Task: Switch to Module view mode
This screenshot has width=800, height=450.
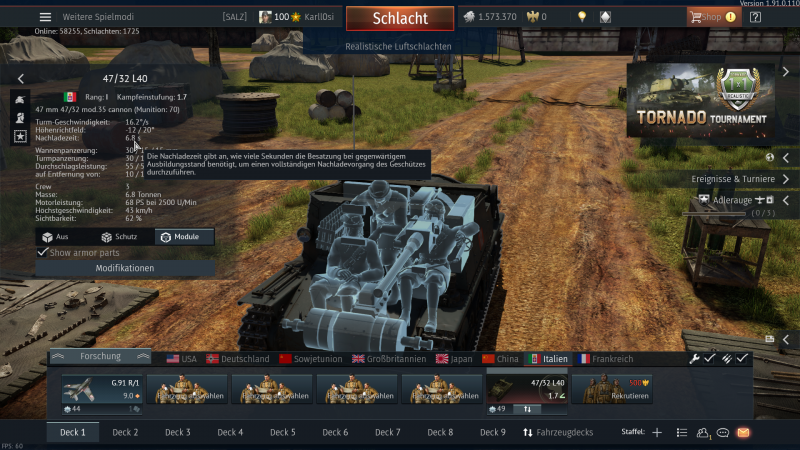Action: [184, 237]
